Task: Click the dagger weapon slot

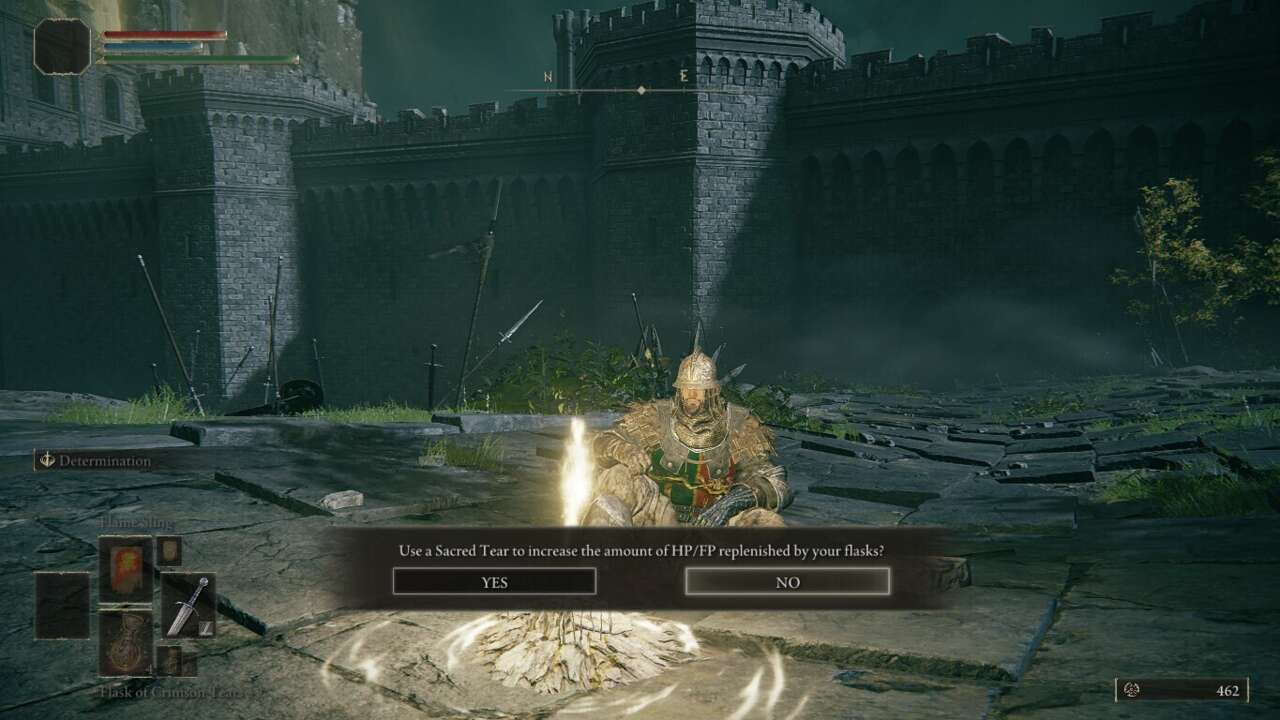Action: pyautogui.click(x=188, y=605)
